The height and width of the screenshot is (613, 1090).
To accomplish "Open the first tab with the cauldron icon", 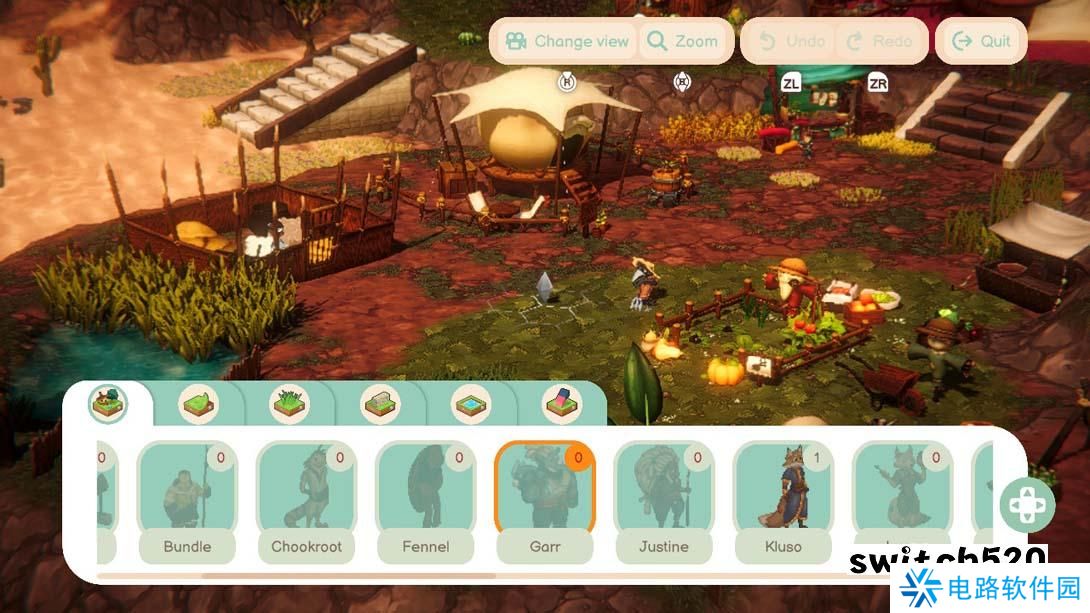I will pyautogui.click(x=107, y=404).
